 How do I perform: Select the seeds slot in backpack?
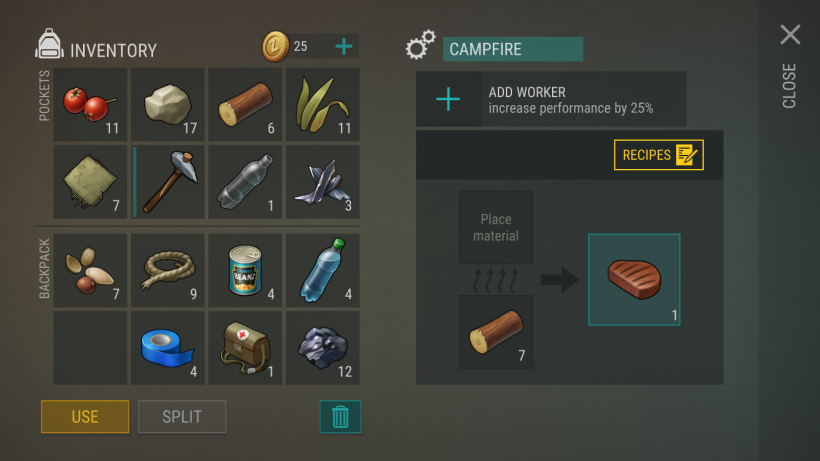tap(90, 270)
